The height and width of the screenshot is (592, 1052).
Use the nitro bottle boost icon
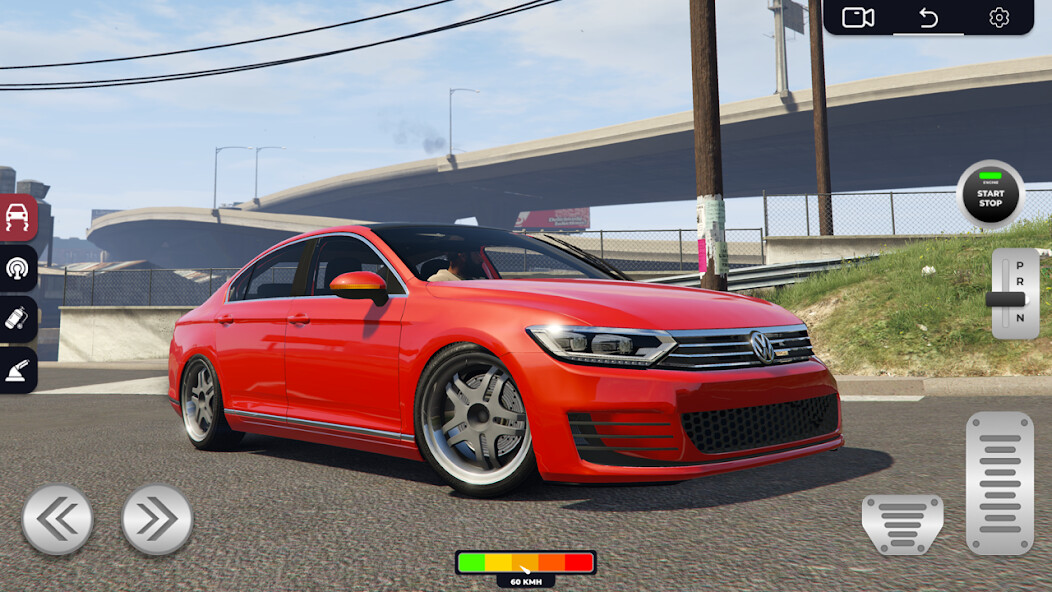(x=18, y=319)
